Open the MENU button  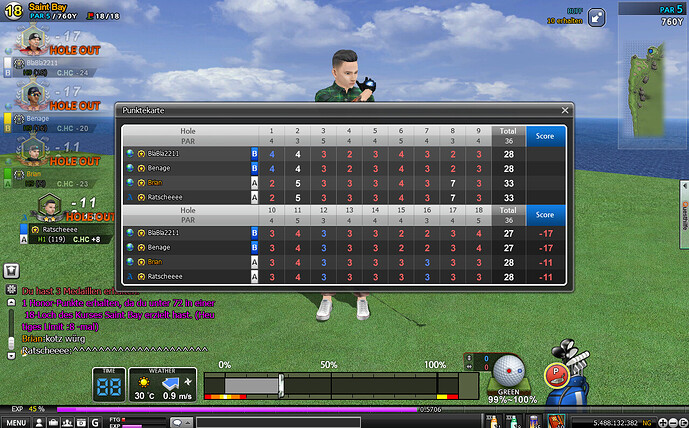click(15, 421)
